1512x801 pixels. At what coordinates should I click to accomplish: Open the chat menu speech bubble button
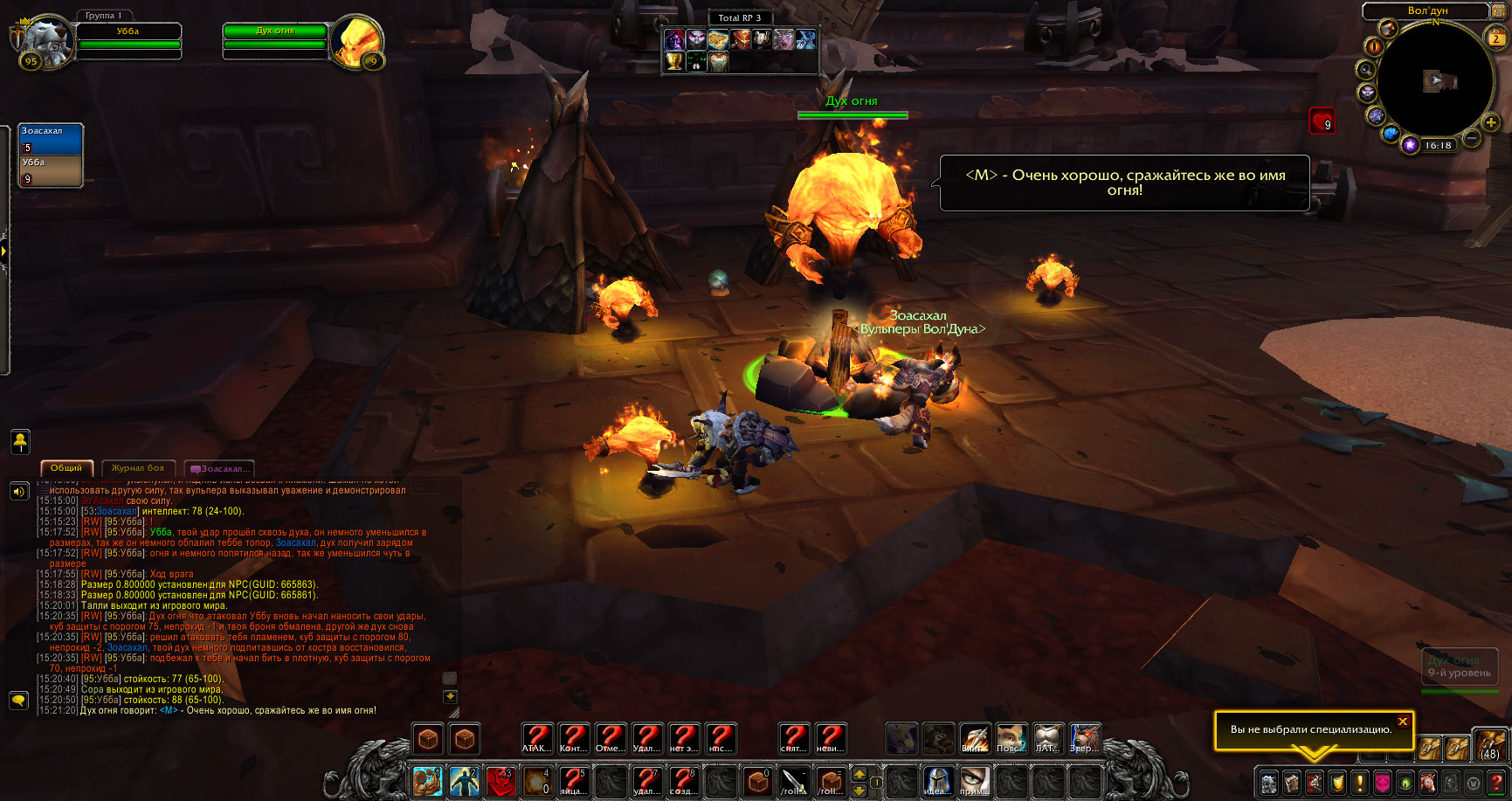(18, 701)
